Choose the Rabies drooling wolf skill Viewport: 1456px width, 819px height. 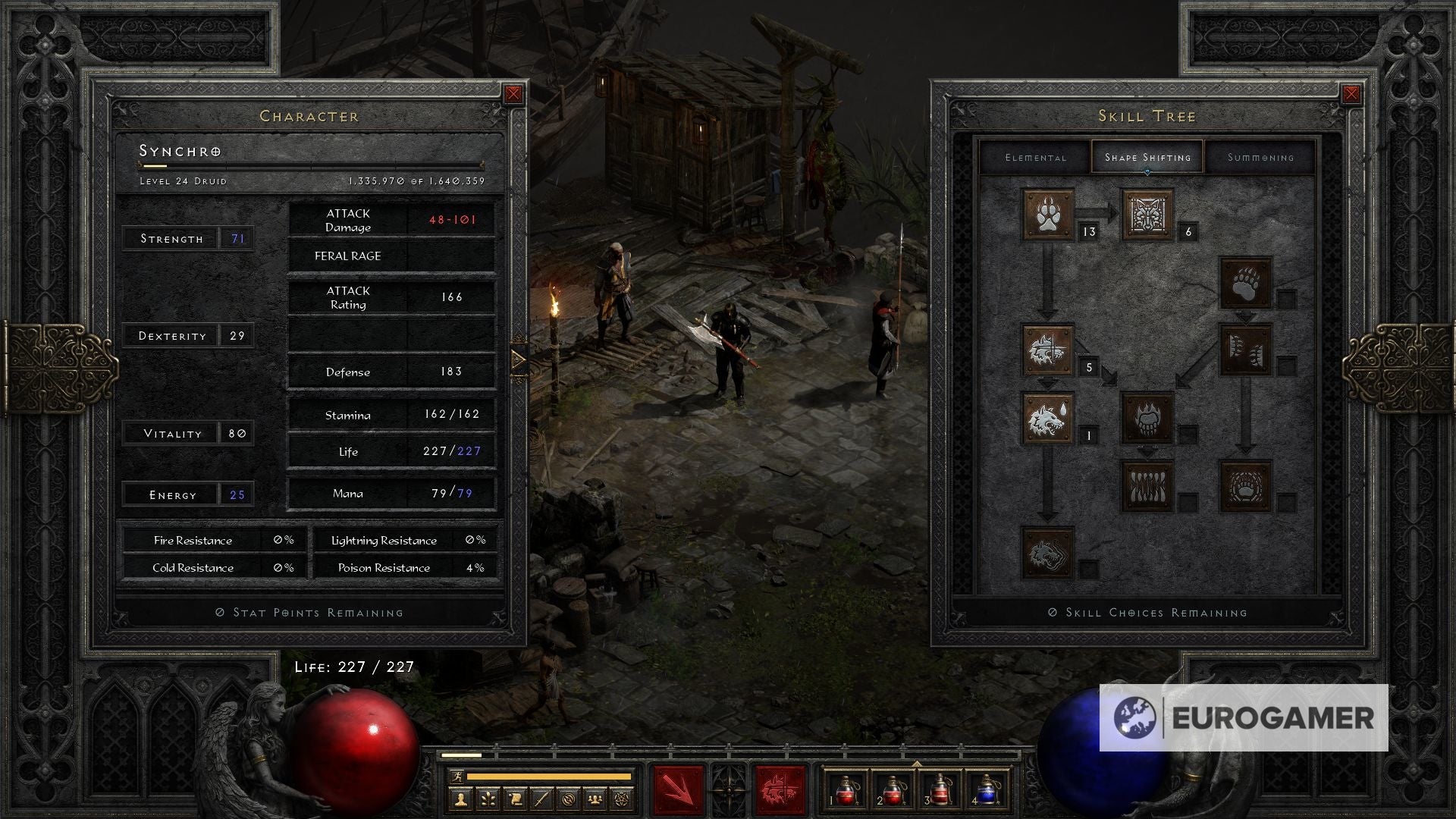pyautogui.click(x=1048, y=418)
